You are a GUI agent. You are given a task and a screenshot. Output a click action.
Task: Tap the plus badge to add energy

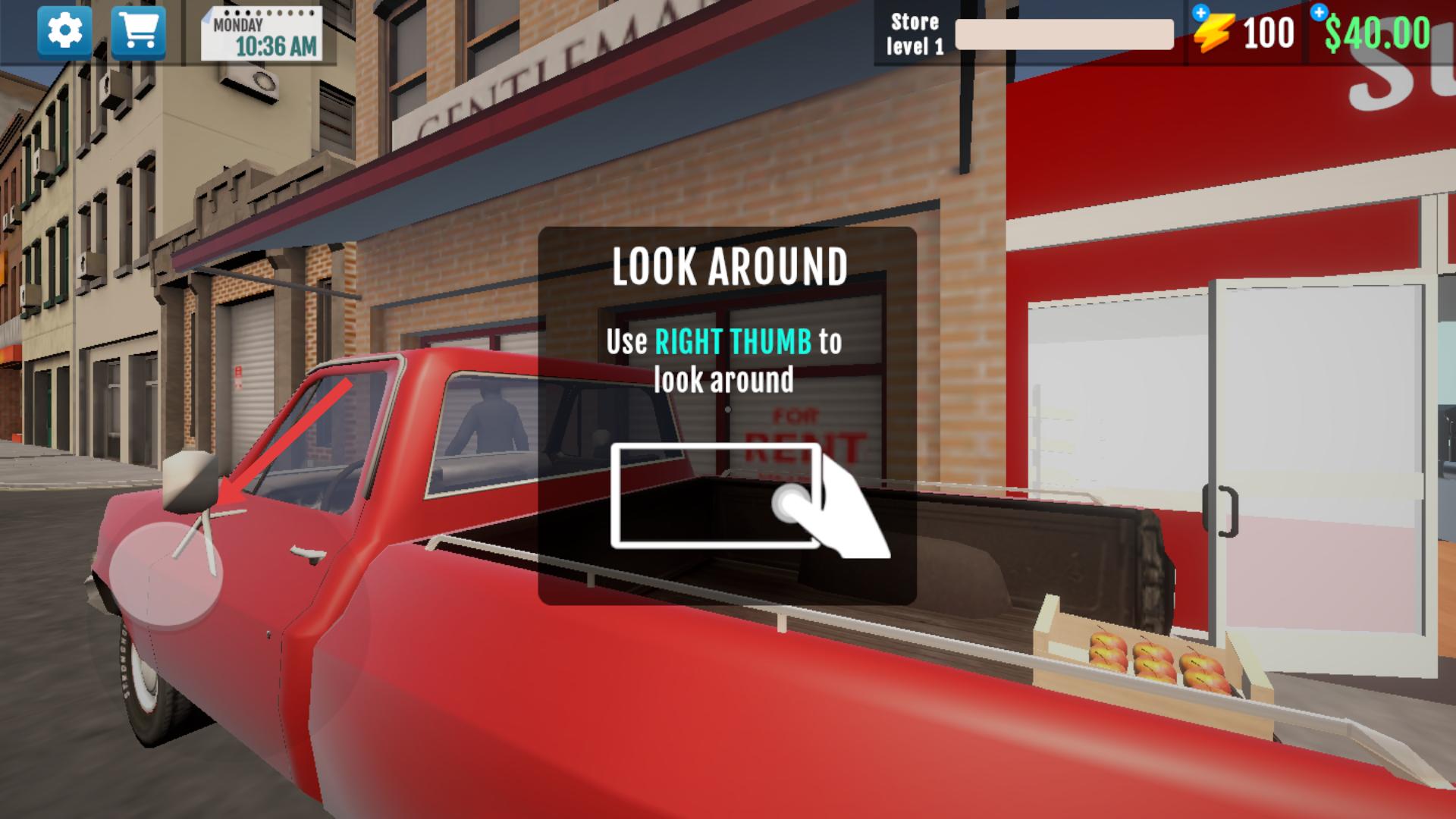1200,13
